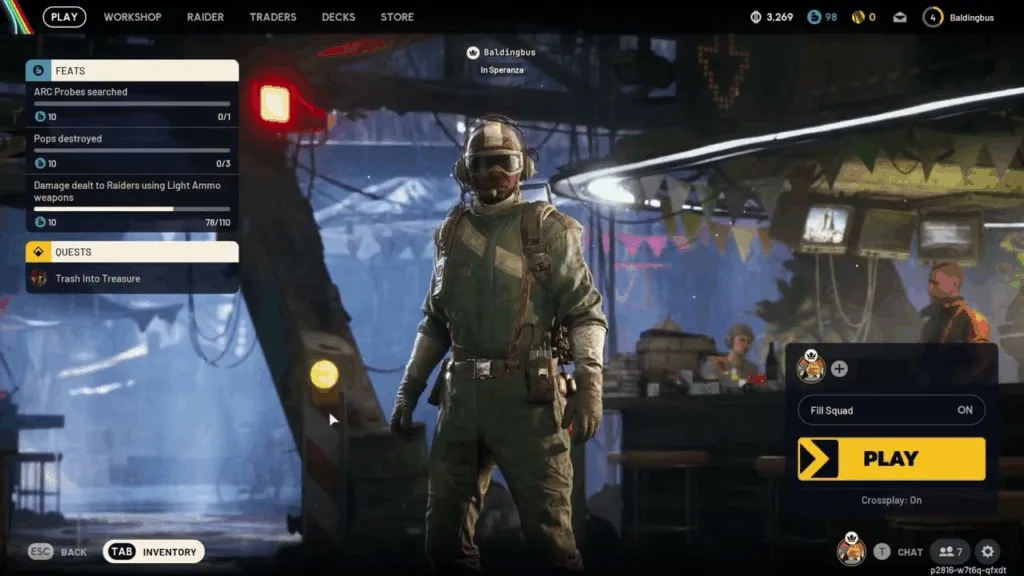1024x576 pixels.
Task: Open the Decks tab
Action: 338,17
